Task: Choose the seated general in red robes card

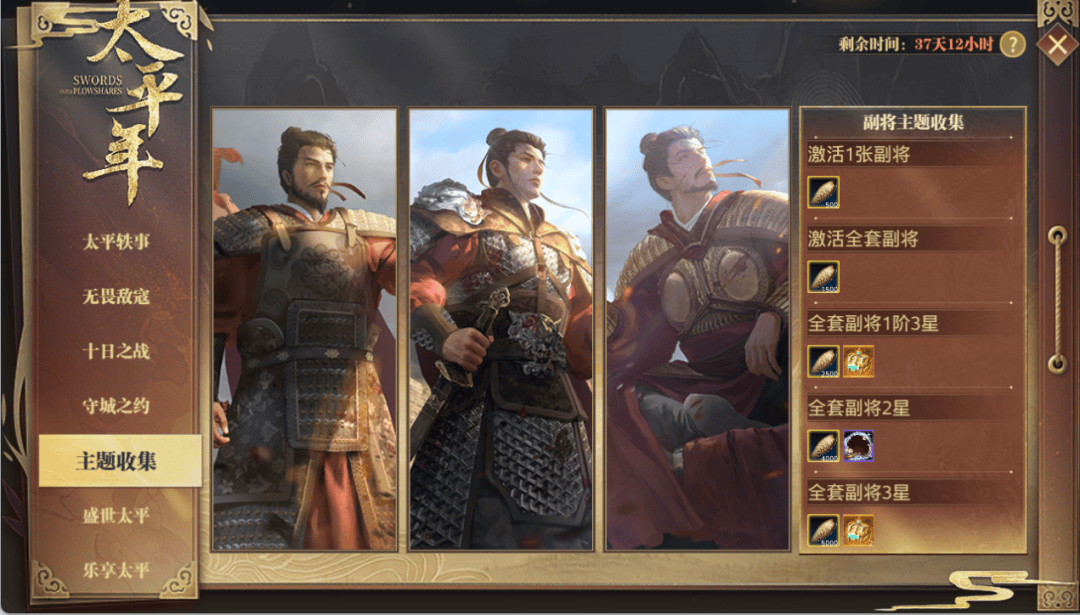Action: point(697,329)
